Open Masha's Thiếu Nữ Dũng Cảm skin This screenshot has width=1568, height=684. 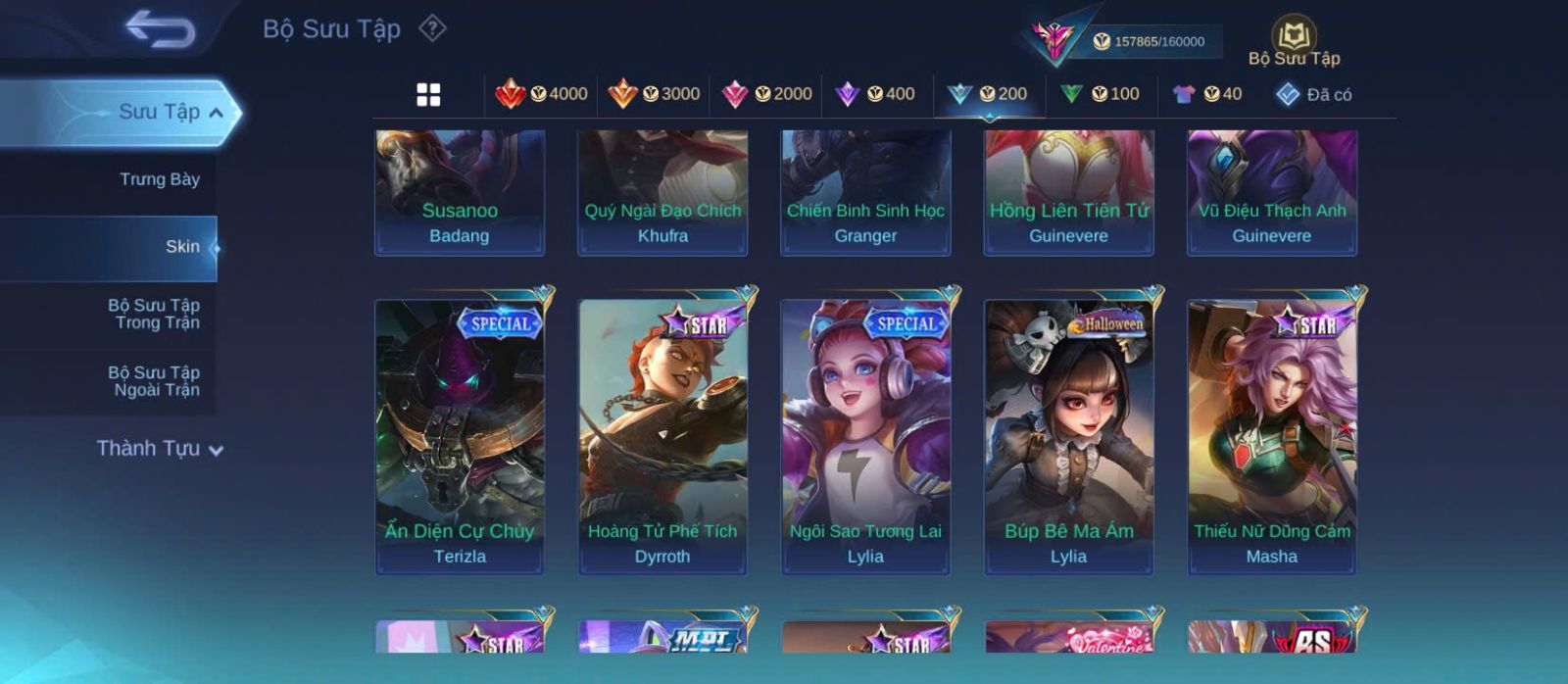click(x=1272, y=436)
